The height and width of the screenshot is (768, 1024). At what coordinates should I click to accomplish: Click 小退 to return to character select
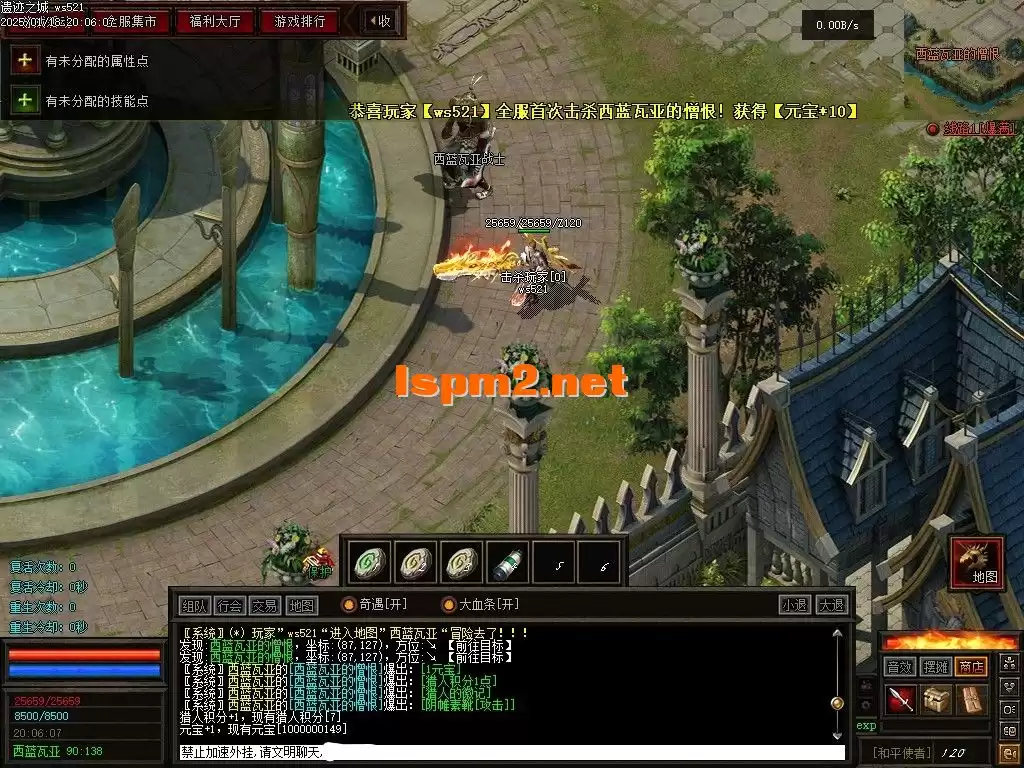point(795,605)
